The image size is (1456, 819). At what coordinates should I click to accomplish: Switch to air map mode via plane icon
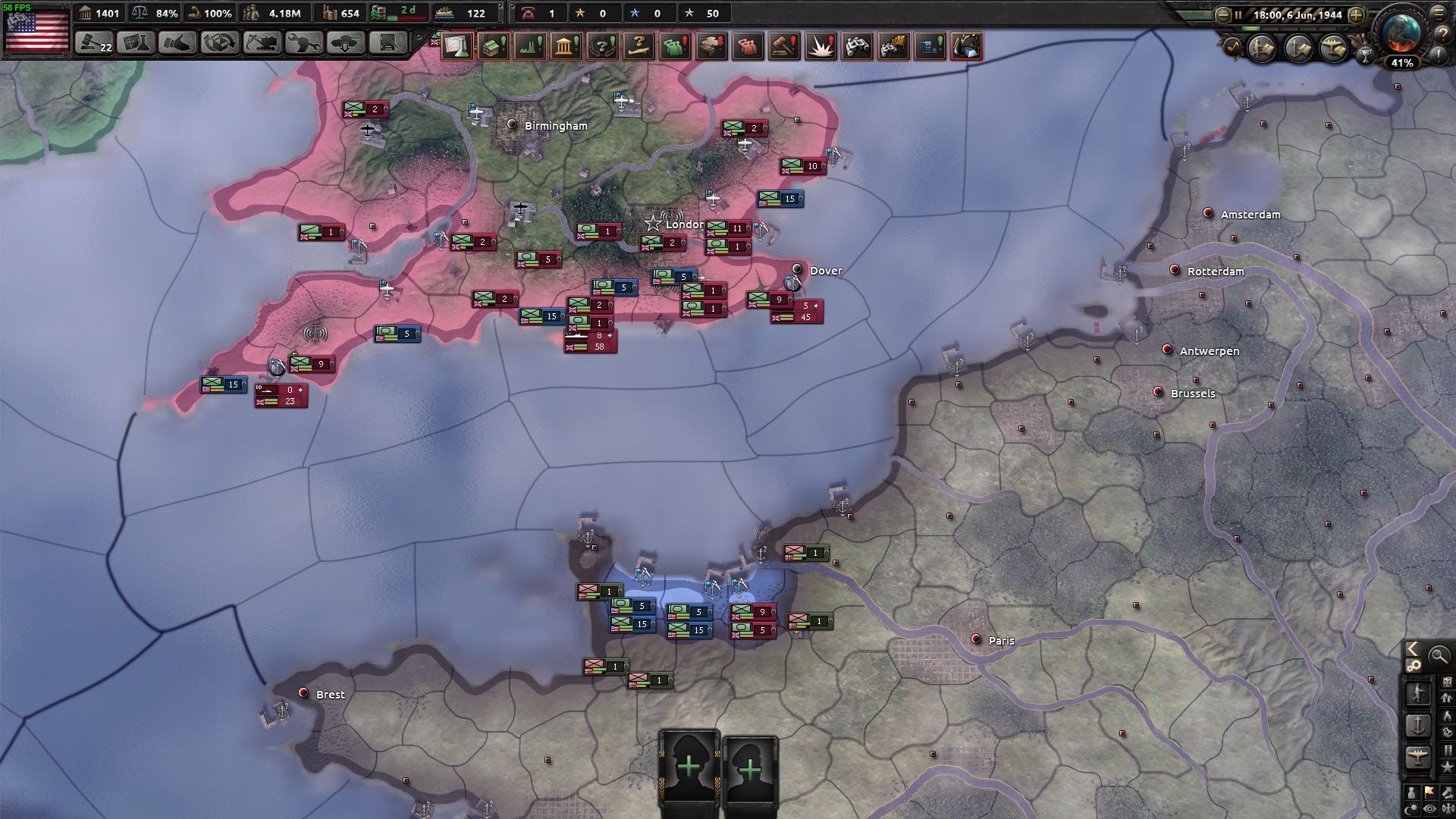tap(1418, 753)
